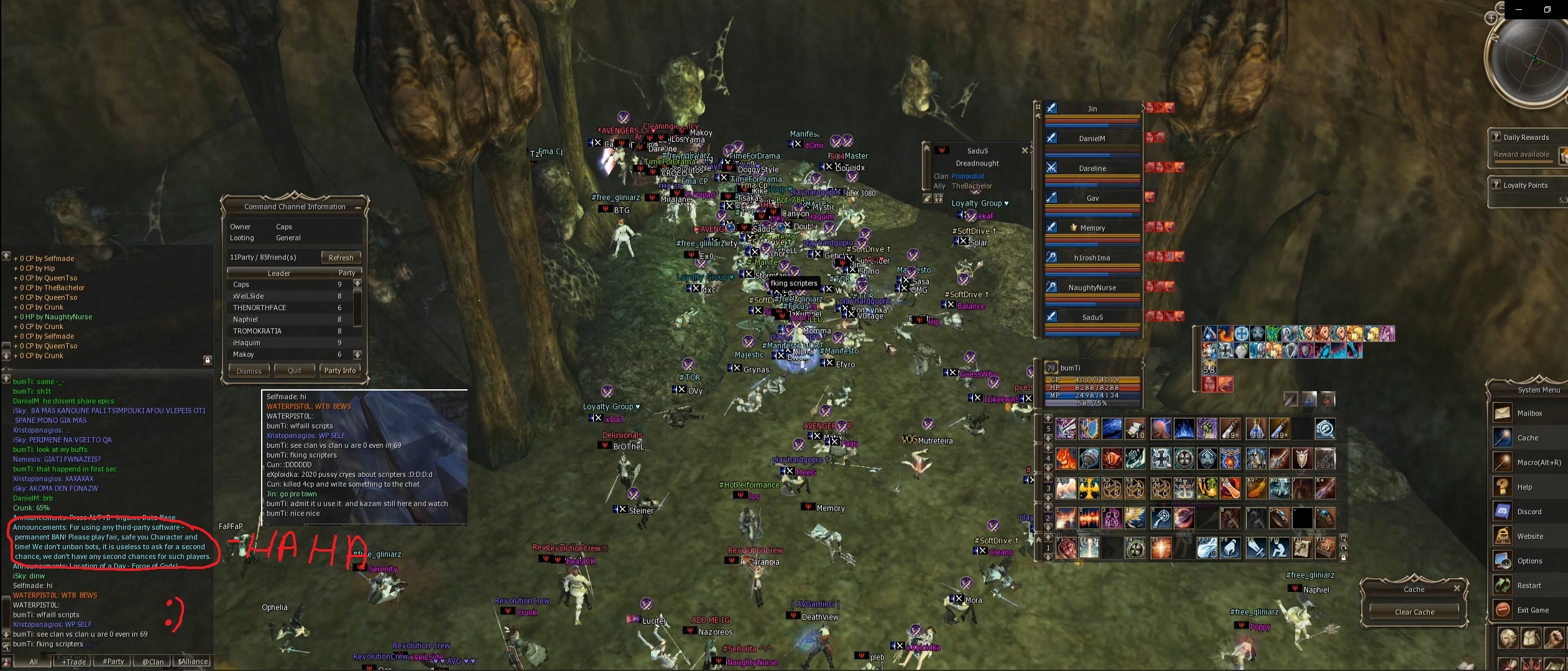Open the Options menu
The image size is (1568, 671).
pyautogui.click(x=1529, y=561)
